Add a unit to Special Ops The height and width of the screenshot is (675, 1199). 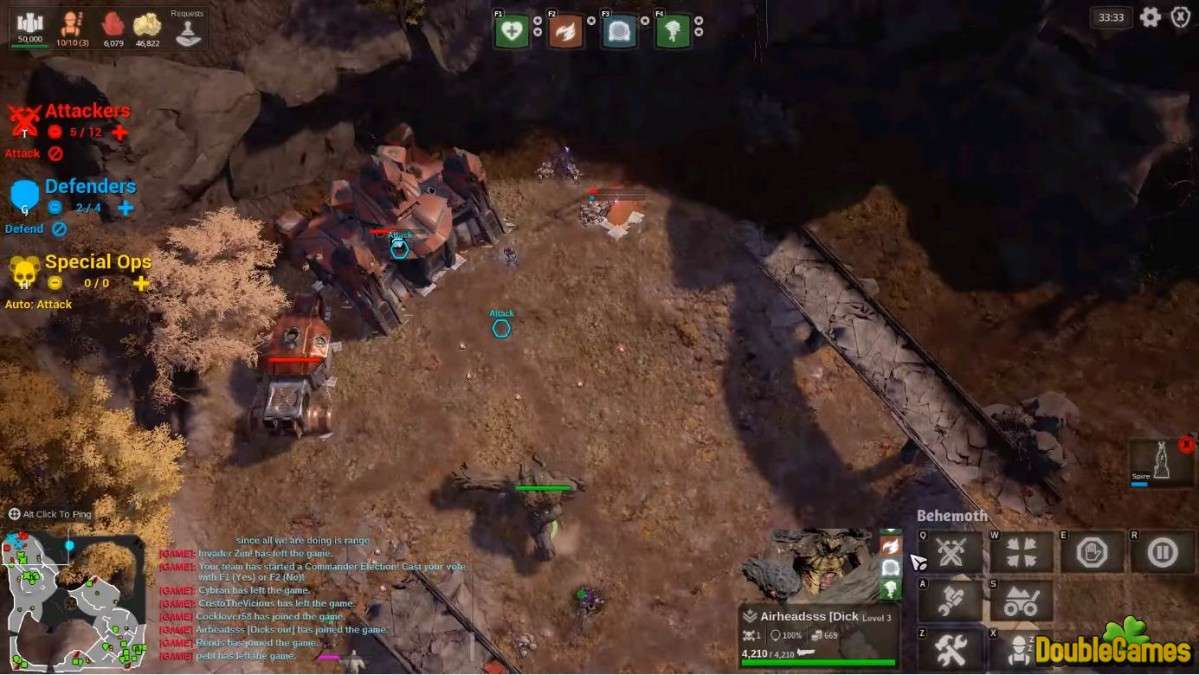141,283
